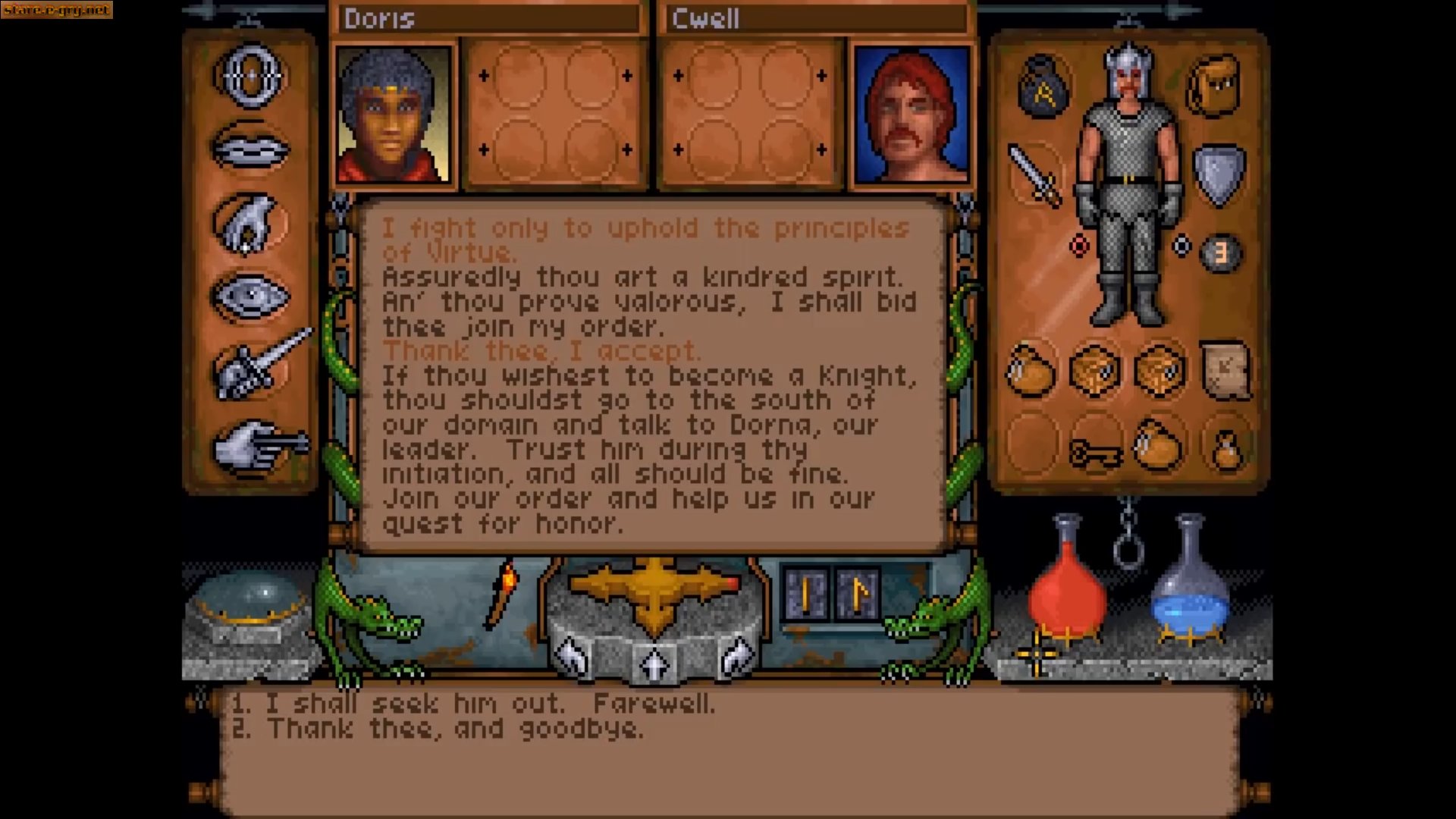1456x819 pixels.
Task: Click the sword in the weapon slot
Action: [1033, 171]
